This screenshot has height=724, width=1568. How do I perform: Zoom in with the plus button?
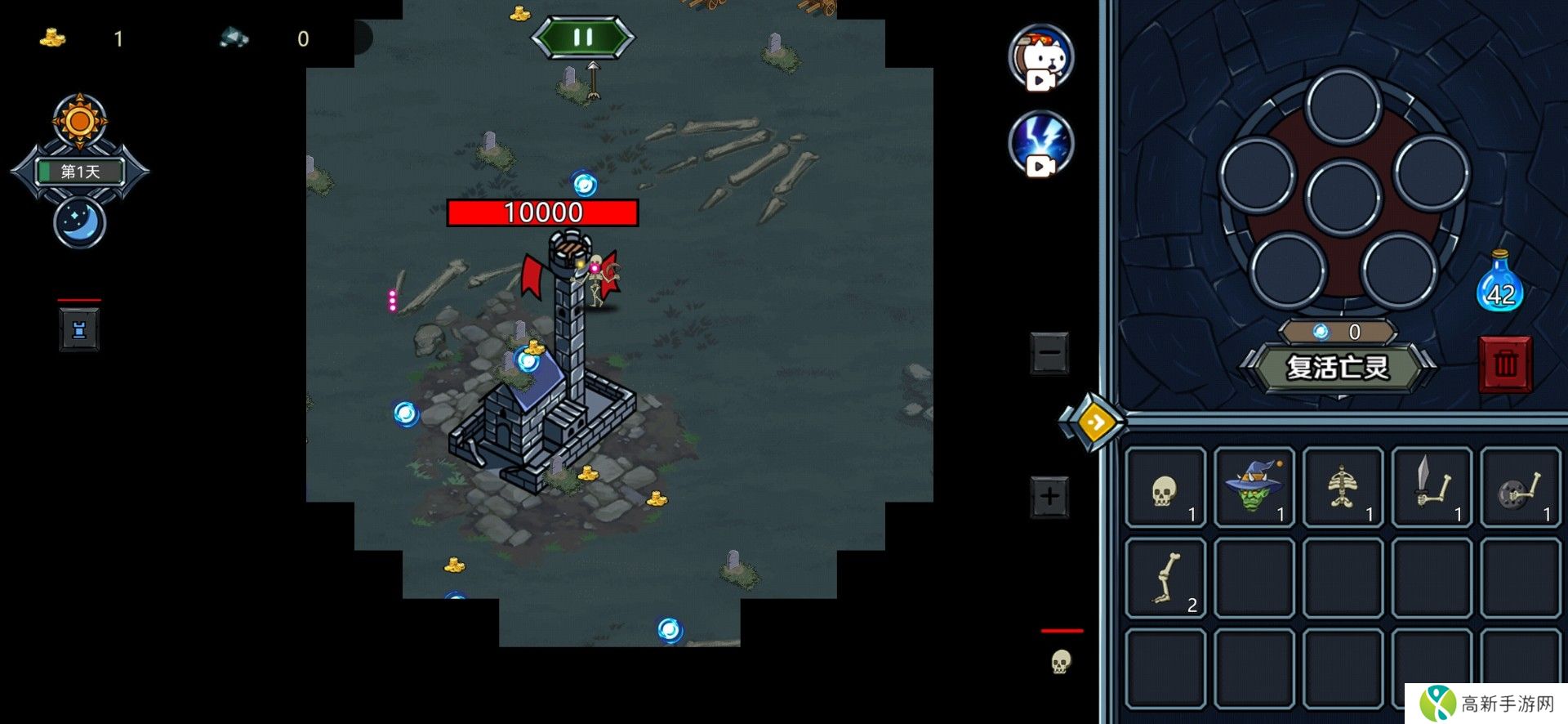(1049, 495)
